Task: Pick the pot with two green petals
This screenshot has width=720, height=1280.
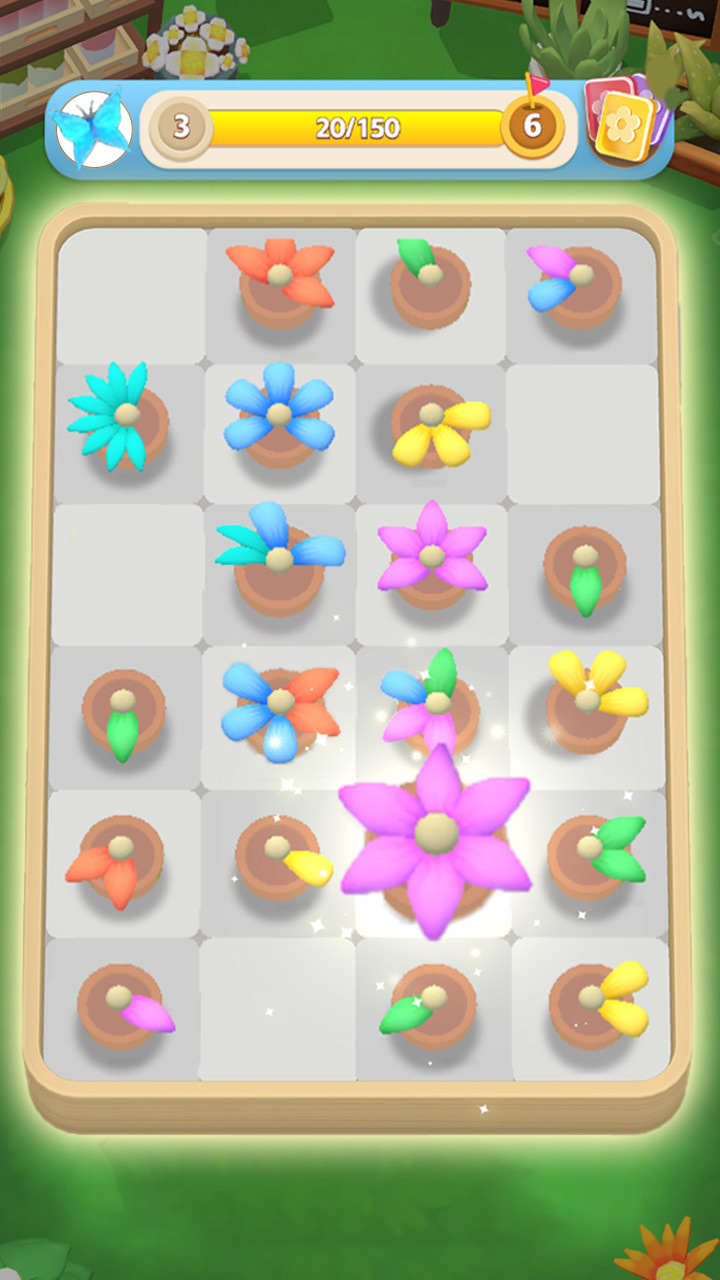Action: 596,852
